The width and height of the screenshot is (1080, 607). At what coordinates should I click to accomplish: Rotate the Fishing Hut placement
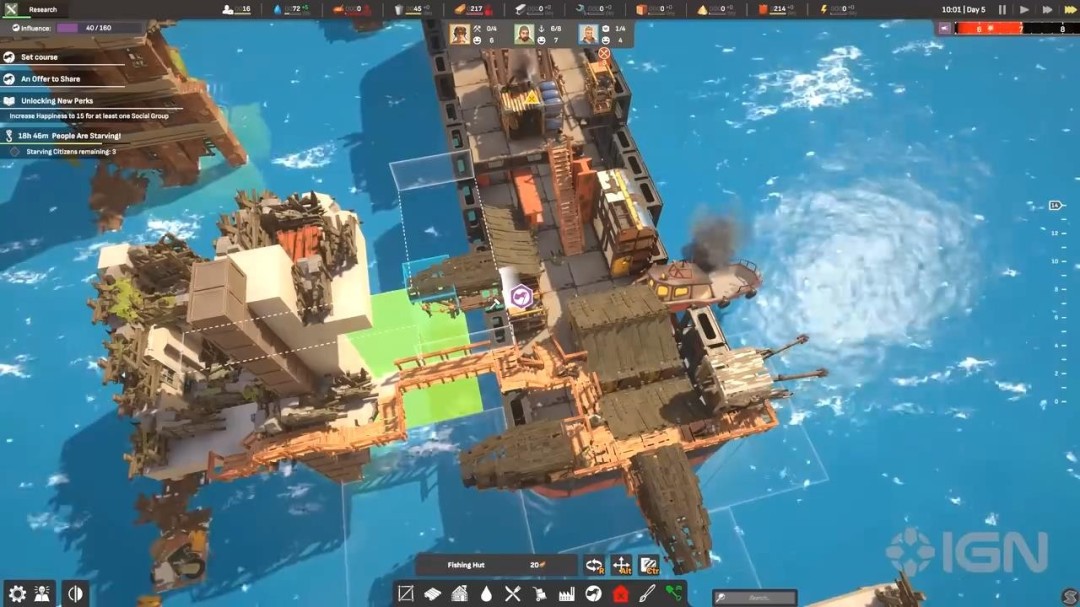point(595,565)
